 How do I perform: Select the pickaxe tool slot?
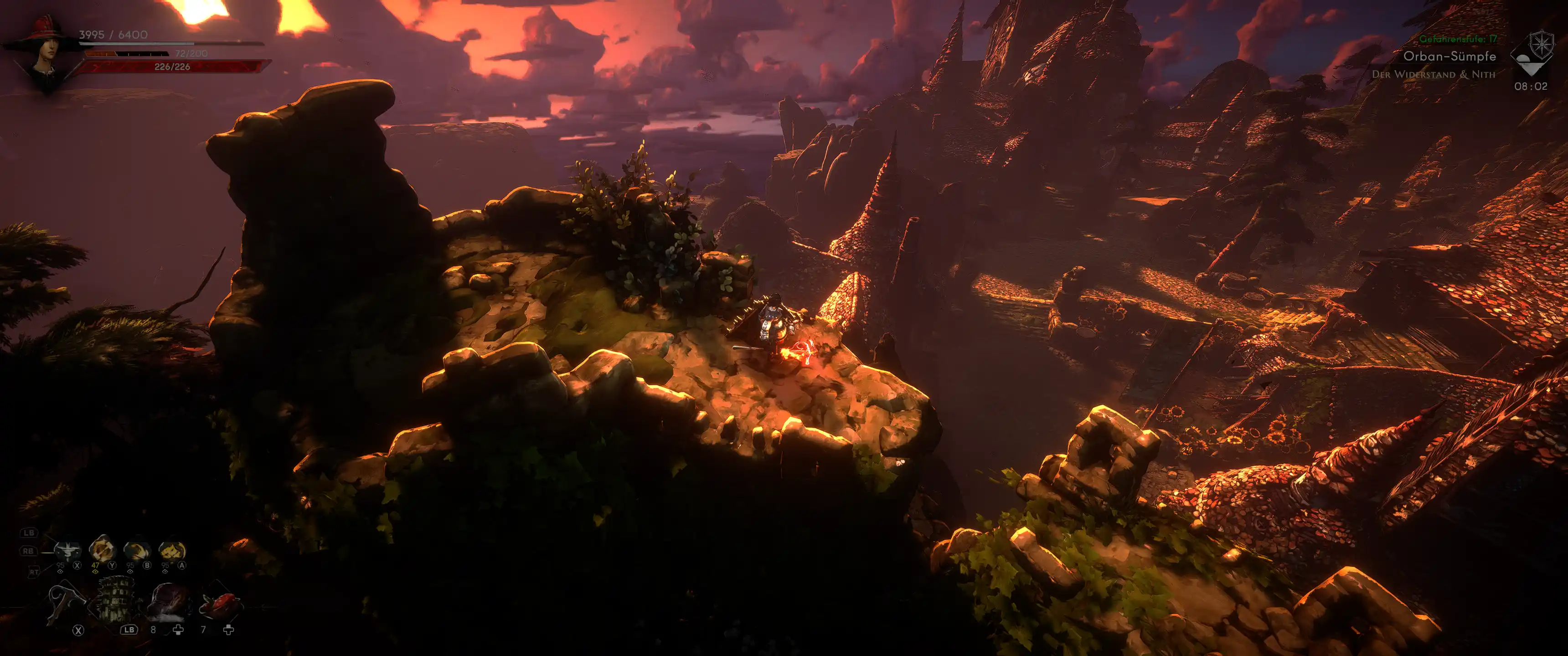pyautogui.click(x=67, y=601)
